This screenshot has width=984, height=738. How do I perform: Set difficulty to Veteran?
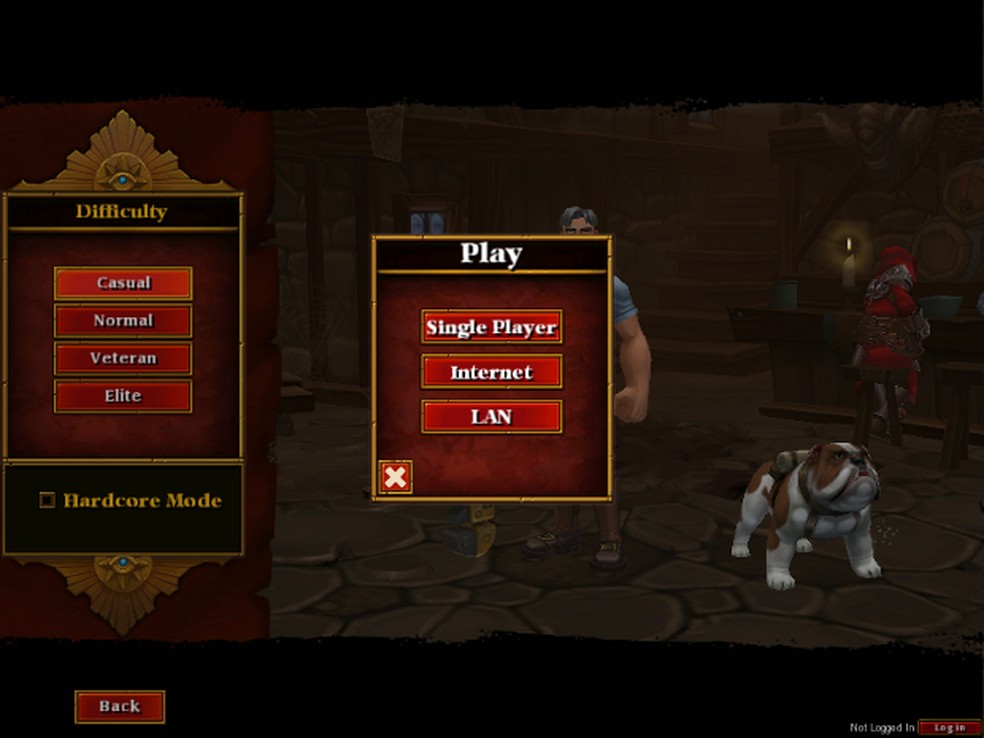pos(123,358)
